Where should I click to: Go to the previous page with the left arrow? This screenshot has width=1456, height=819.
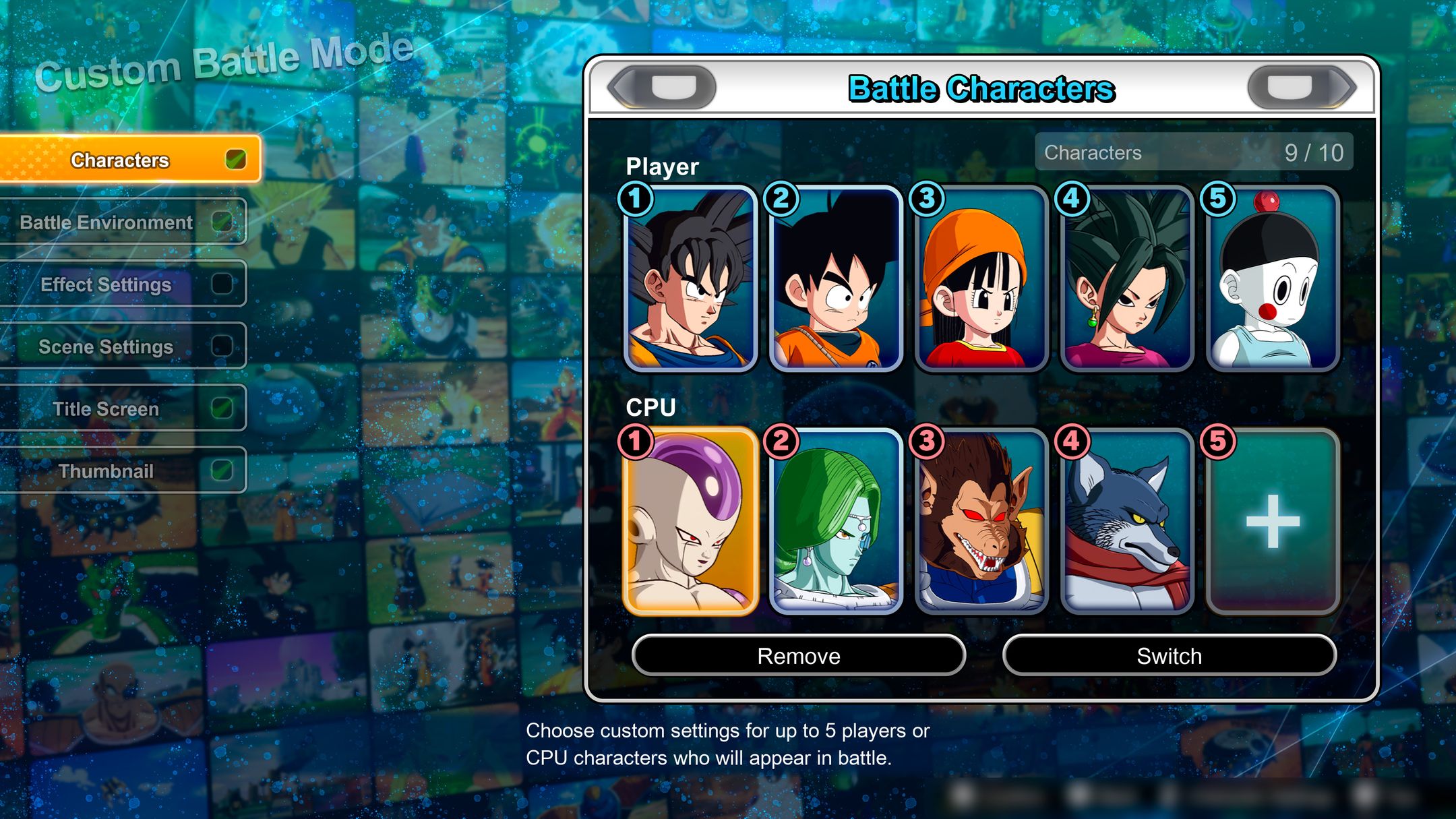(x=662, y=88)
